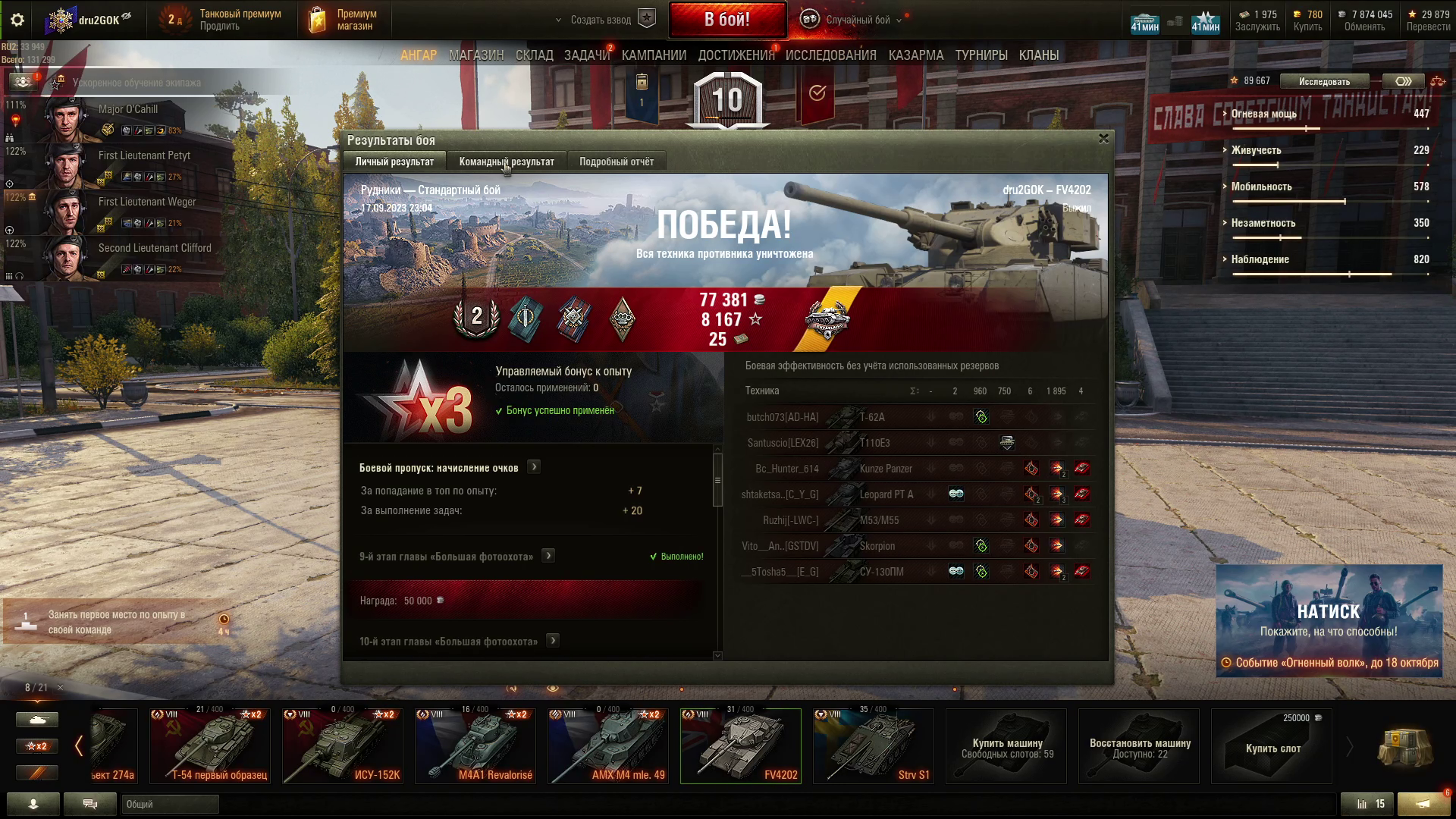Start battle with the В бой! button
This screenshot has height=819, width=1456.
(x=726, y=20)
